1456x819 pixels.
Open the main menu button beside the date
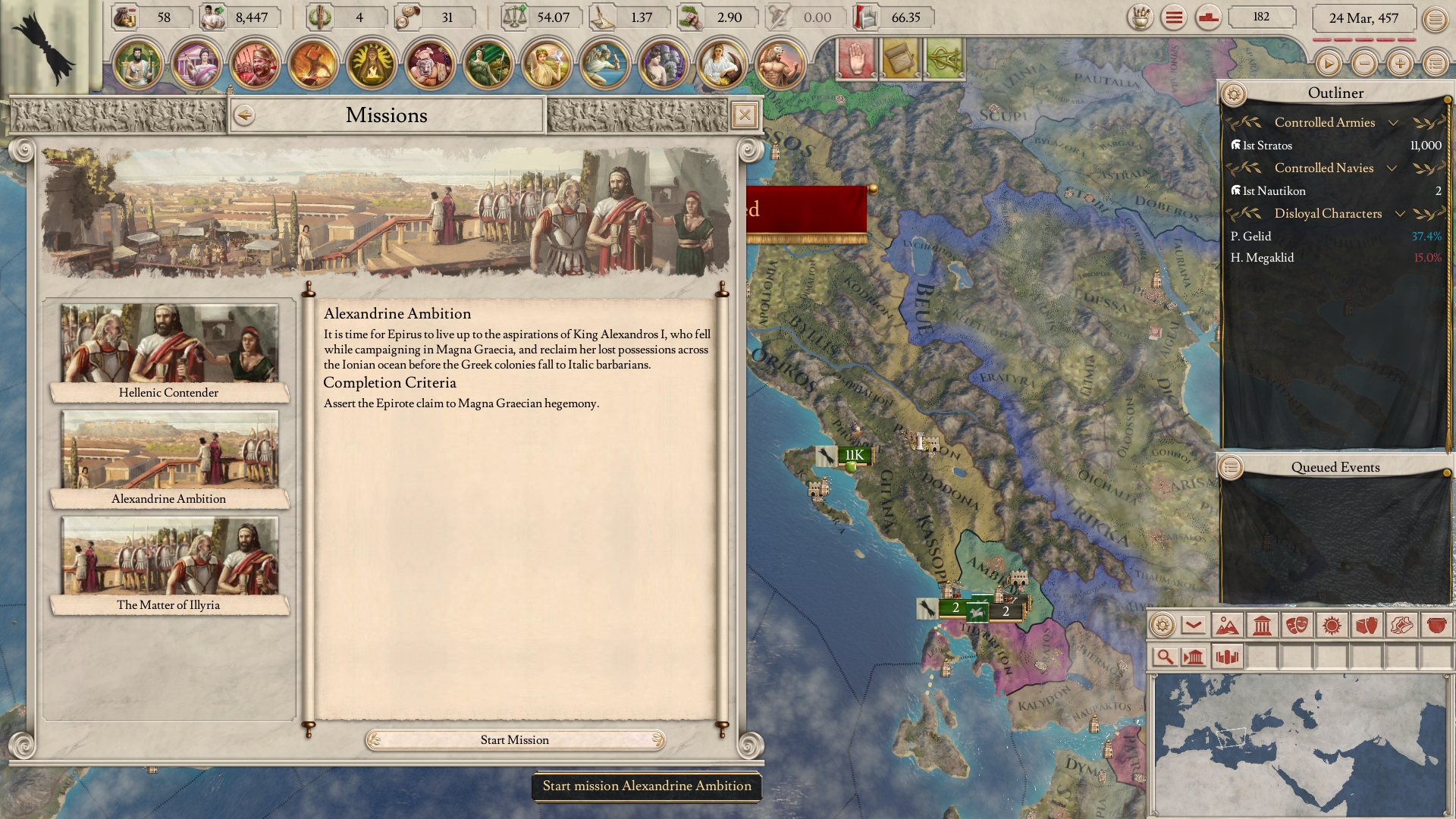[1435, 19]
